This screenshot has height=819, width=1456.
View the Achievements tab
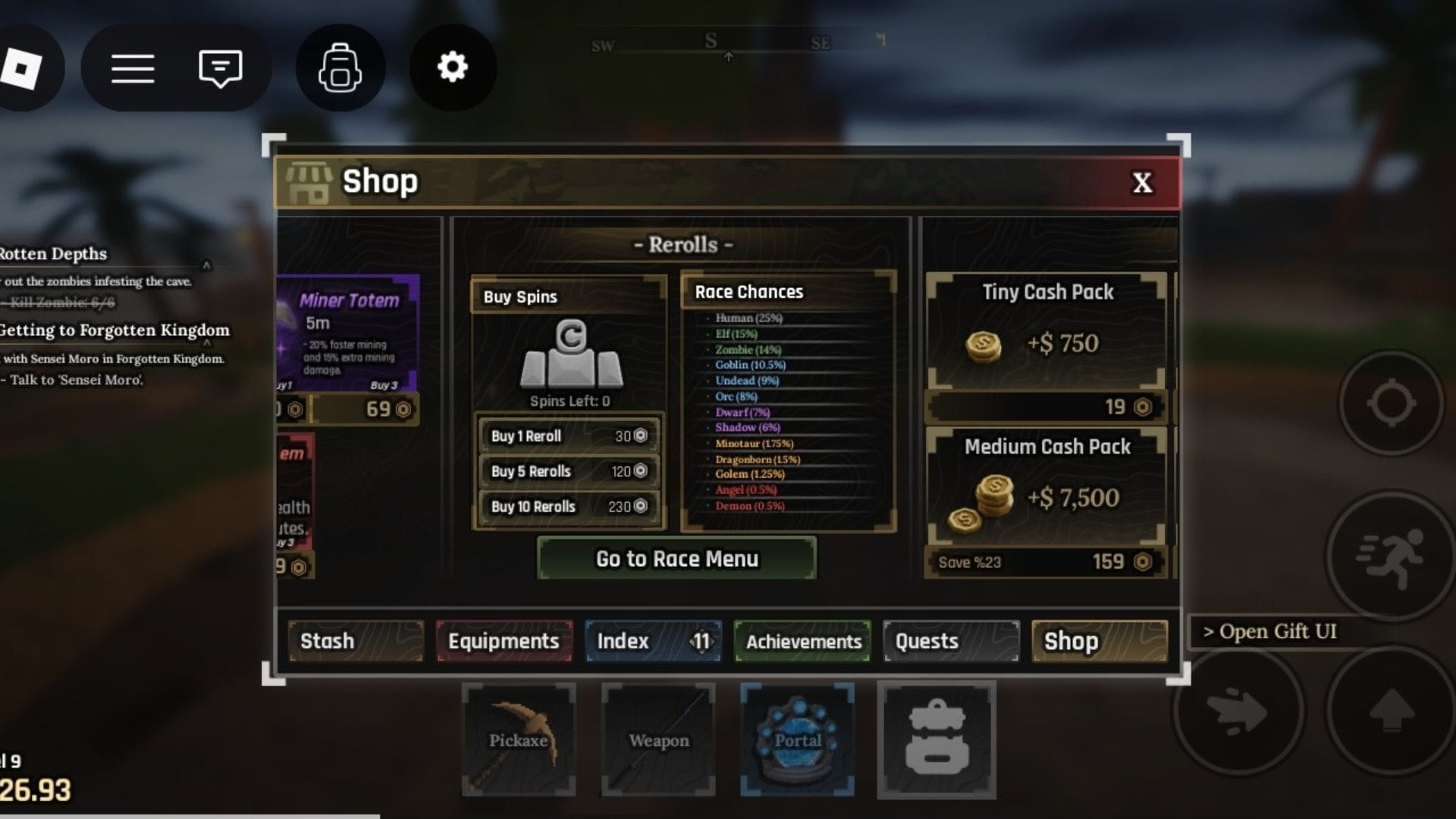tap(802, 642)
